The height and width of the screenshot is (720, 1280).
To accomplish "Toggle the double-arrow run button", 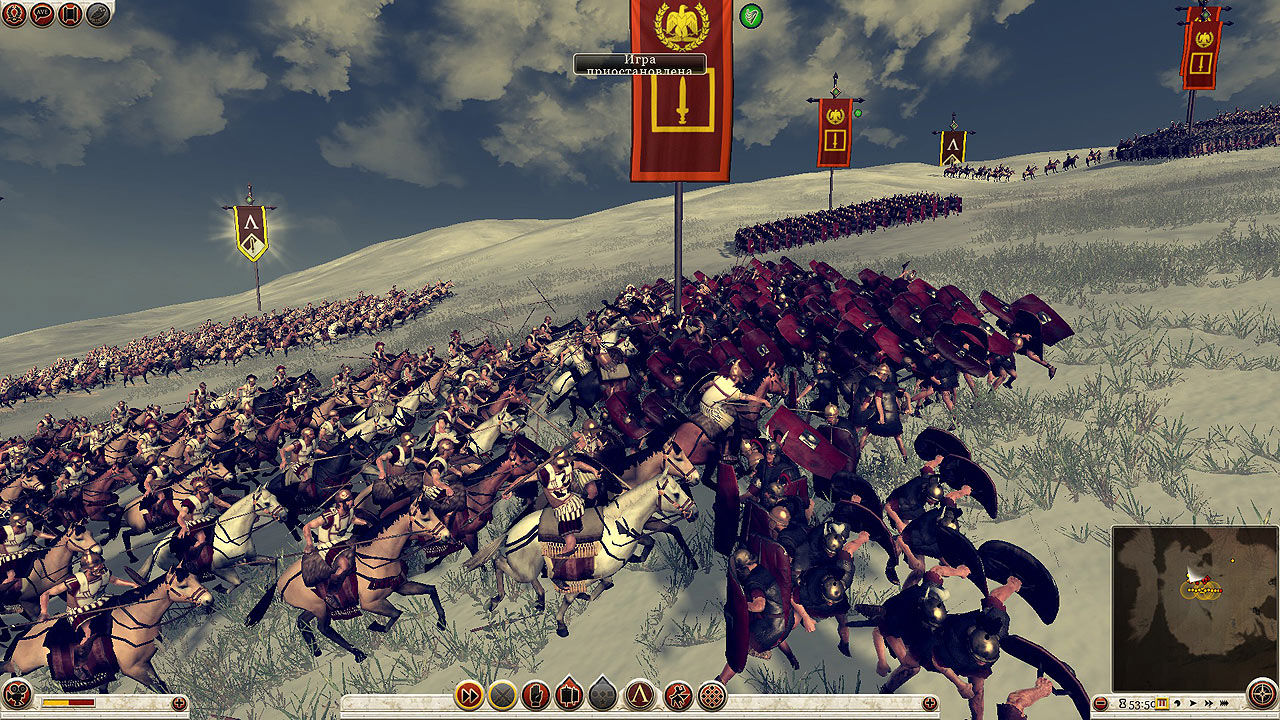I will click(469, 694).
